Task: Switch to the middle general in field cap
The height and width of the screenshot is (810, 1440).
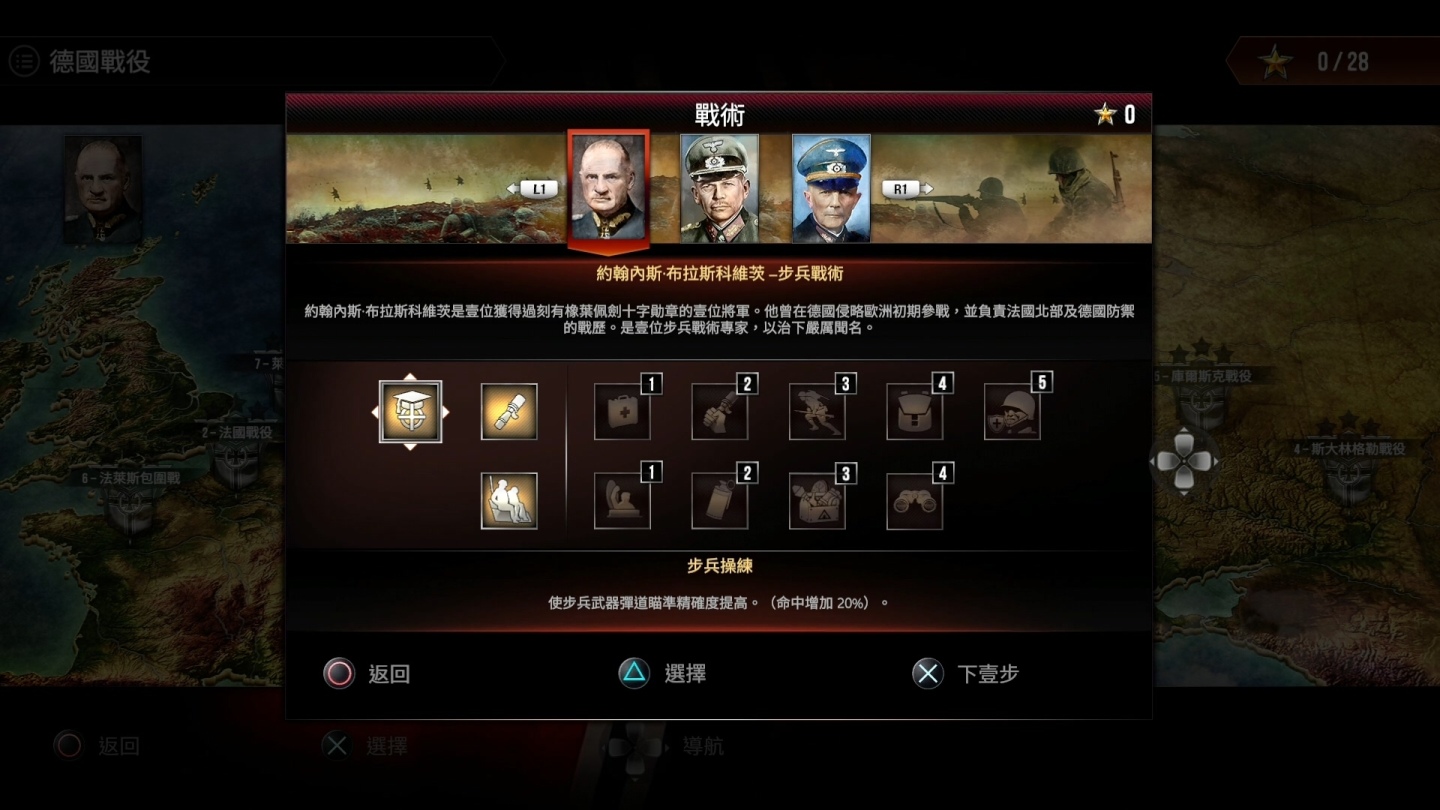Action: tap(717, 188)
